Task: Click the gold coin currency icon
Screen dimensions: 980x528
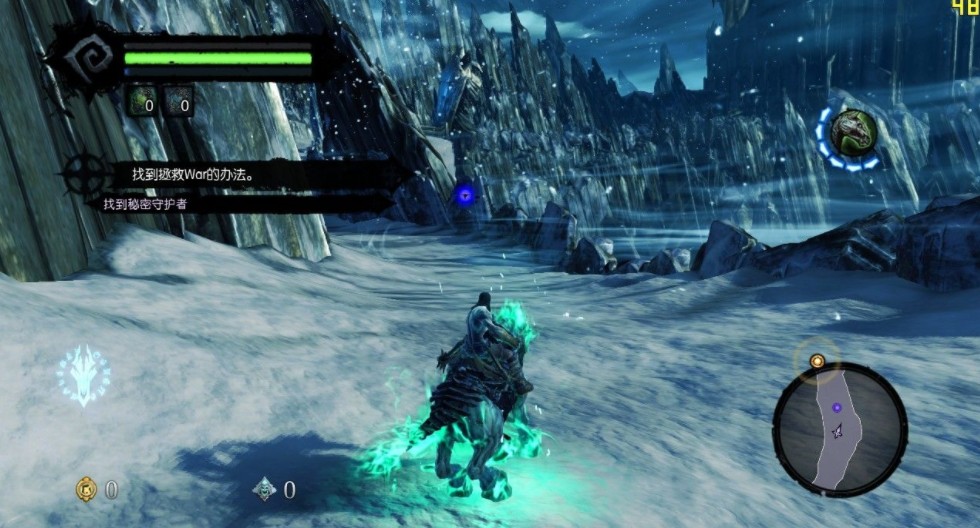Action: pos(87,489)
